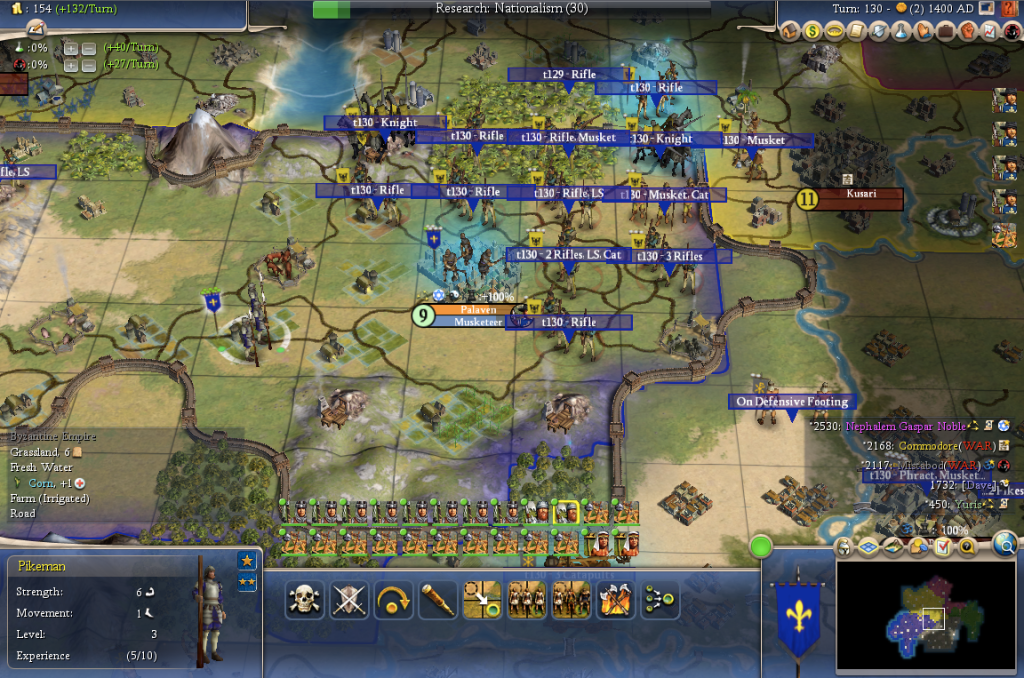Select the yellow-highlighted pikeman in unit stack
The height and width of the screenshot is (678, 1024).
pyautogui.click(x=567, y=512)
